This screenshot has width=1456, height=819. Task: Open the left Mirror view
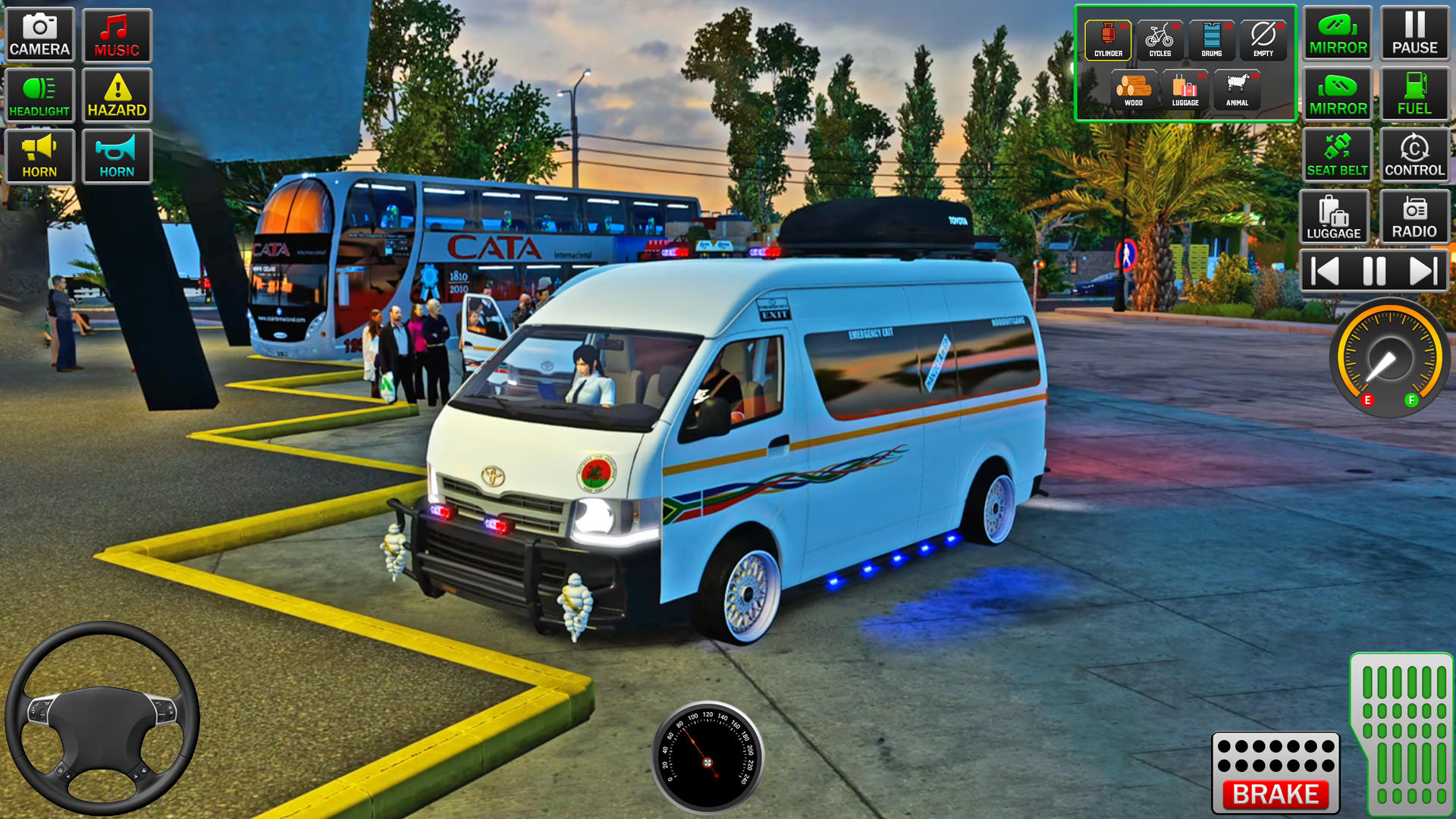pyautogui.click(x=1337, y=32)
